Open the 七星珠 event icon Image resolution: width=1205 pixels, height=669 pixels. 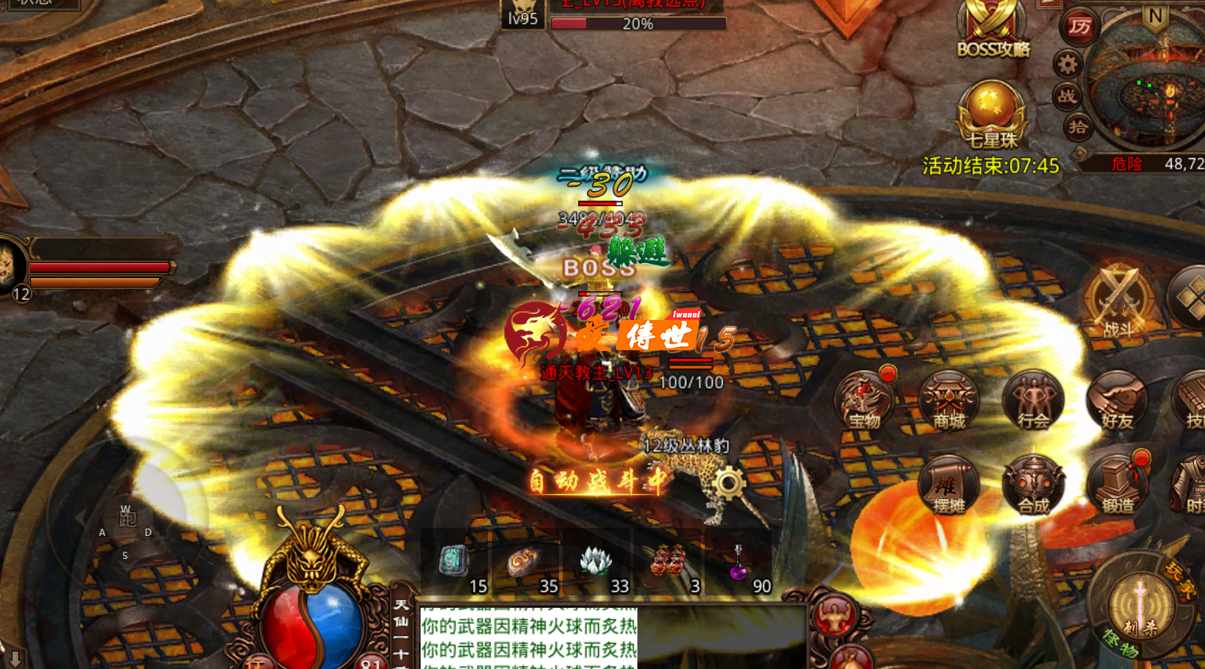[990, 112]
